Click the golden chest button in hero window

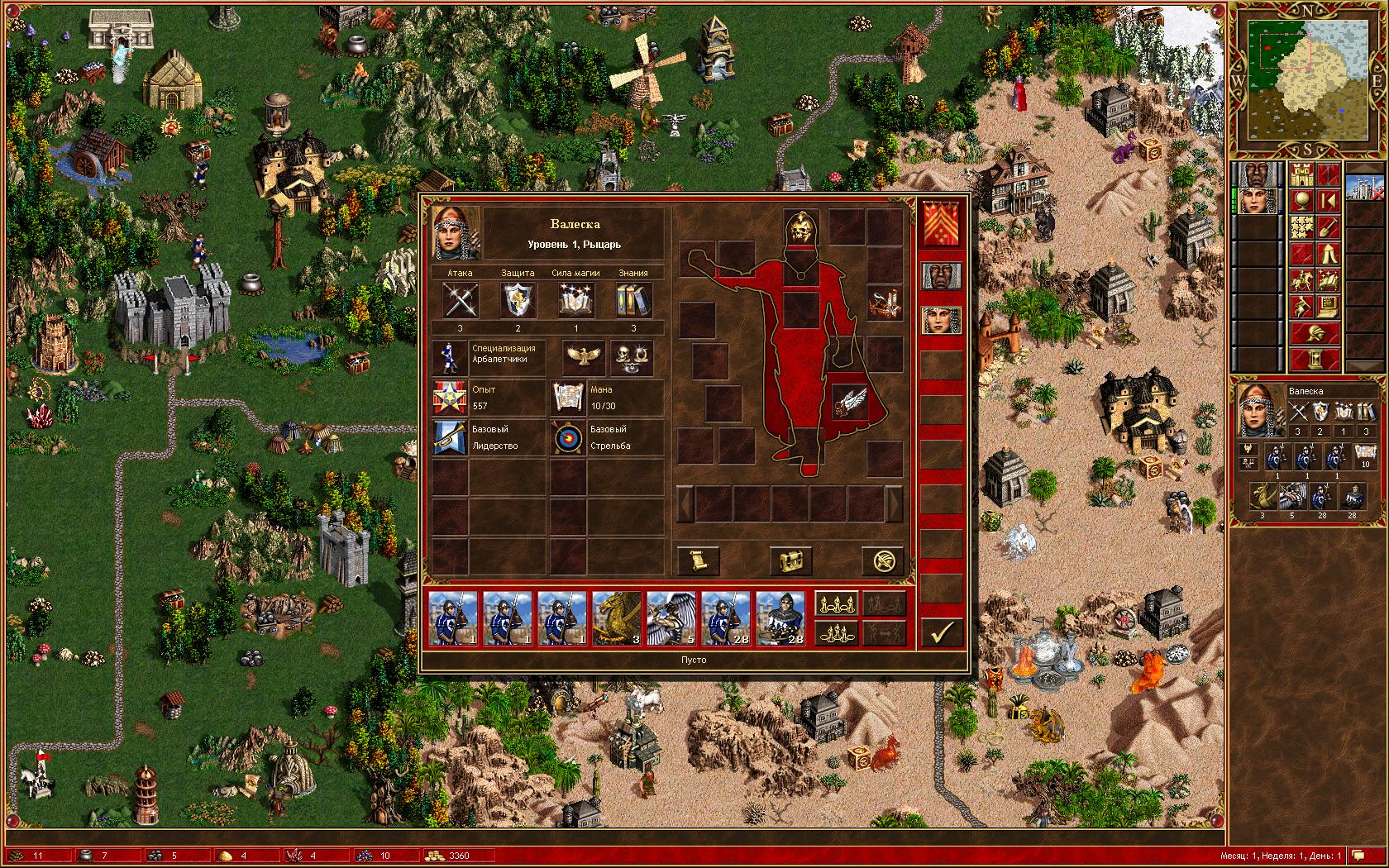point(790,561)
